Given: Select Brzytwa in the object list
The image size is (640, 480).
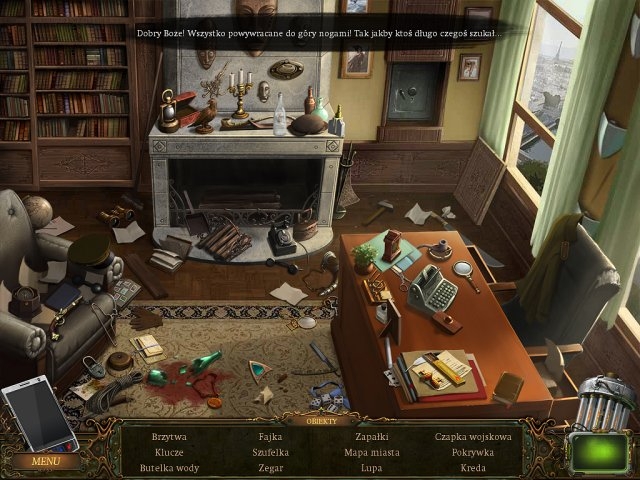Looking at the screenshot, I should (x=169, y=437).
